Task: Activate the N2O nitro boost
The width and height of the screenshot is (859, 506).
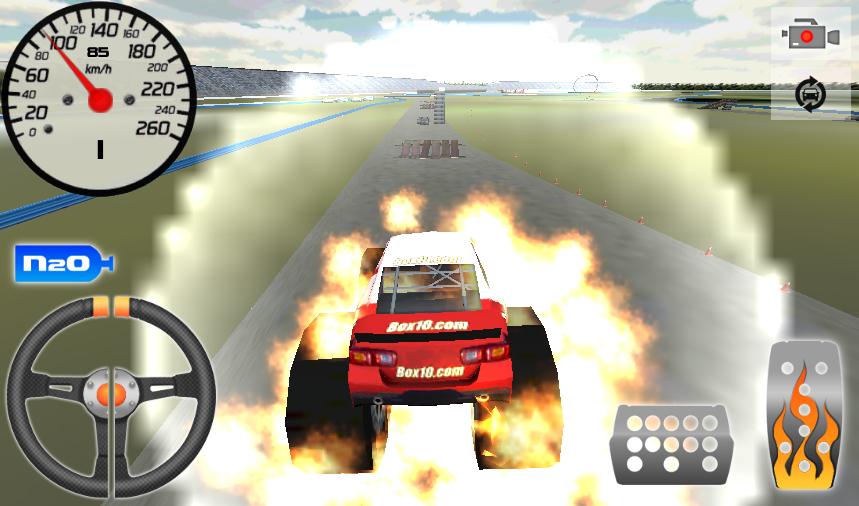Action: click(63, 264)
